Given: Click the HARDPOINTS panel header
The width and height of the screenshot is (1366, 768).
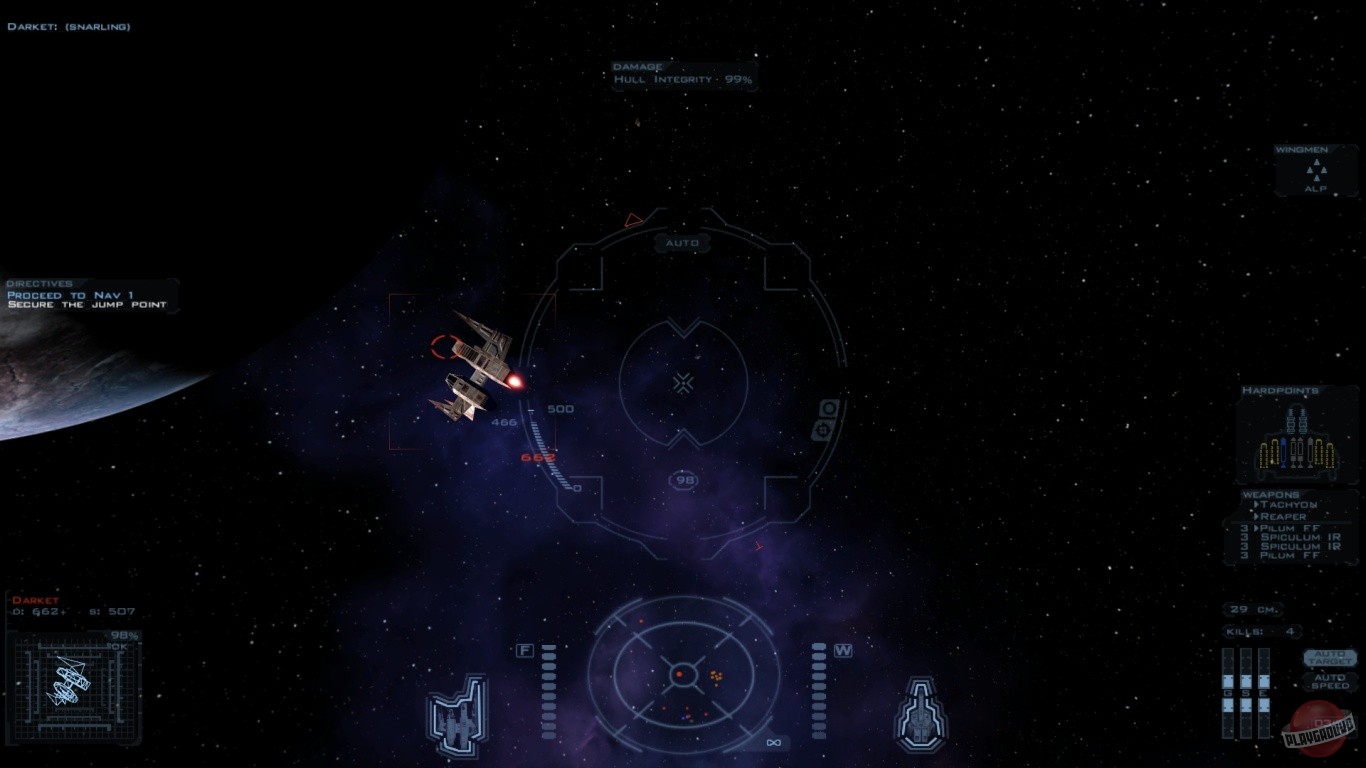Looking at the screenshot, I should point(1280,390).
